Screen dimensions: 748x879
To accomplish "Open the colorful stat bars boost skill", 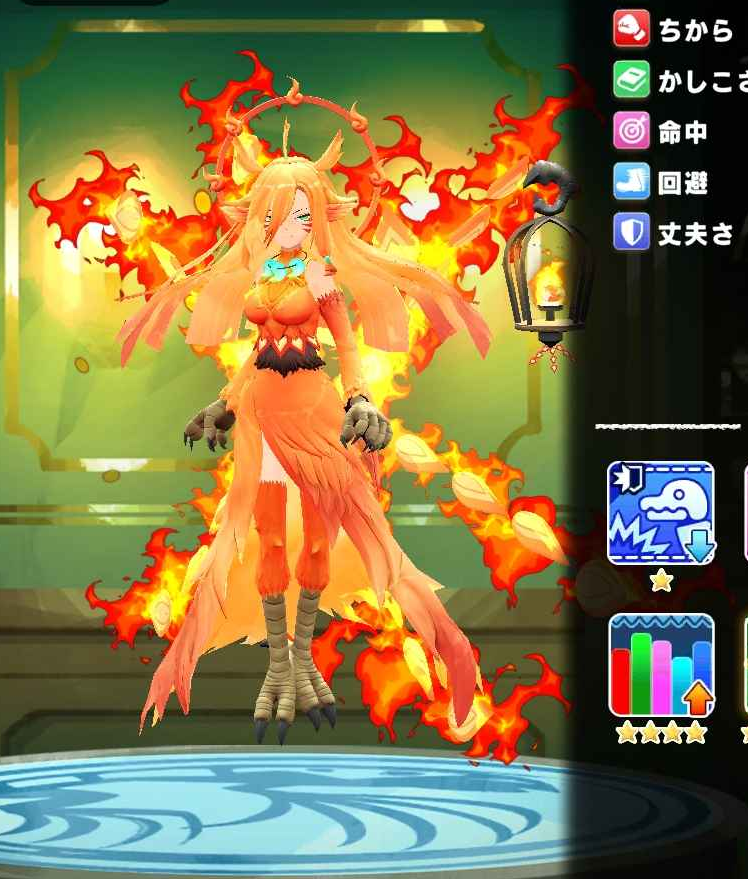I will [661, 666].
